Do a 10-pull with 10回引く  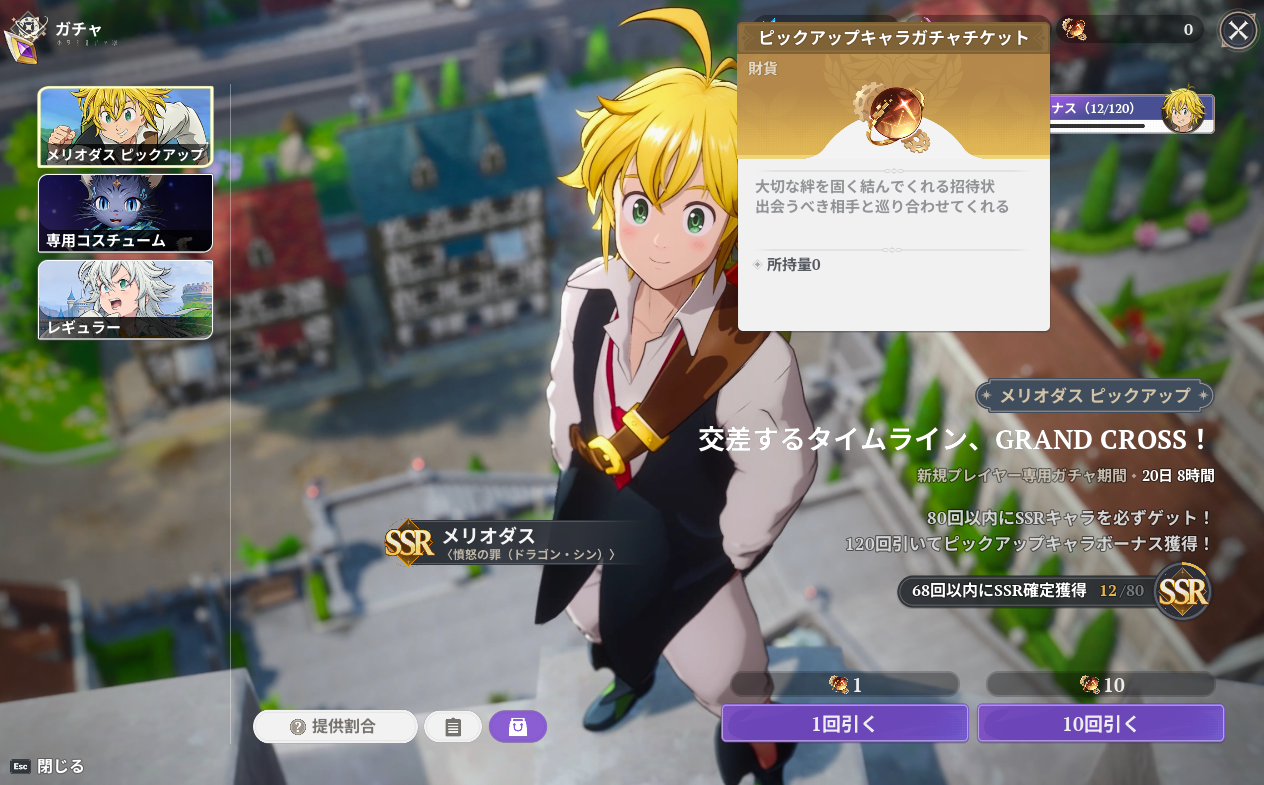1100,723
